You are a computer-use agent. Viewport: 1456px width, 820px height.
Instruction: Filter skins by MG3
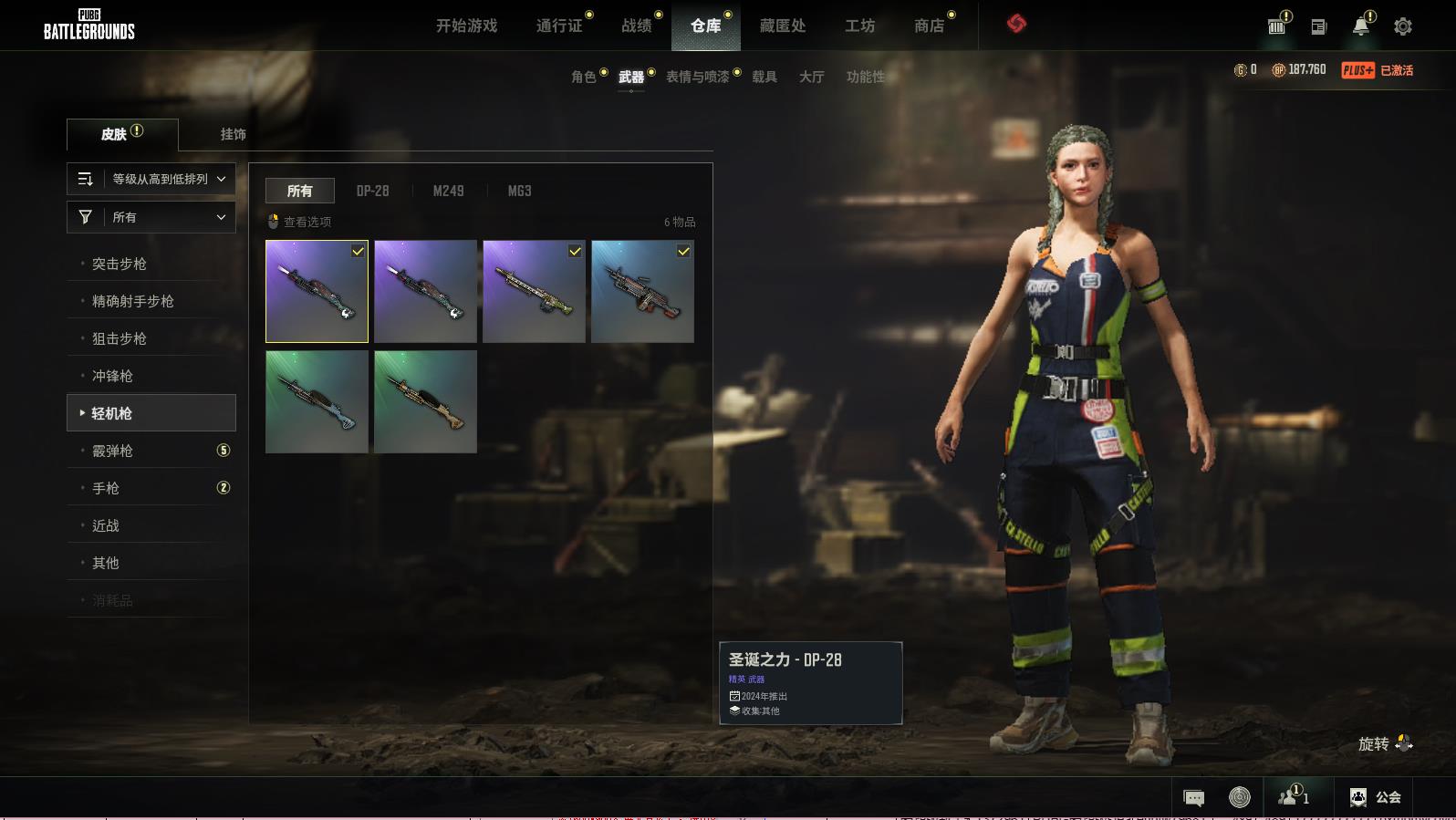click(x=519, y=191)
